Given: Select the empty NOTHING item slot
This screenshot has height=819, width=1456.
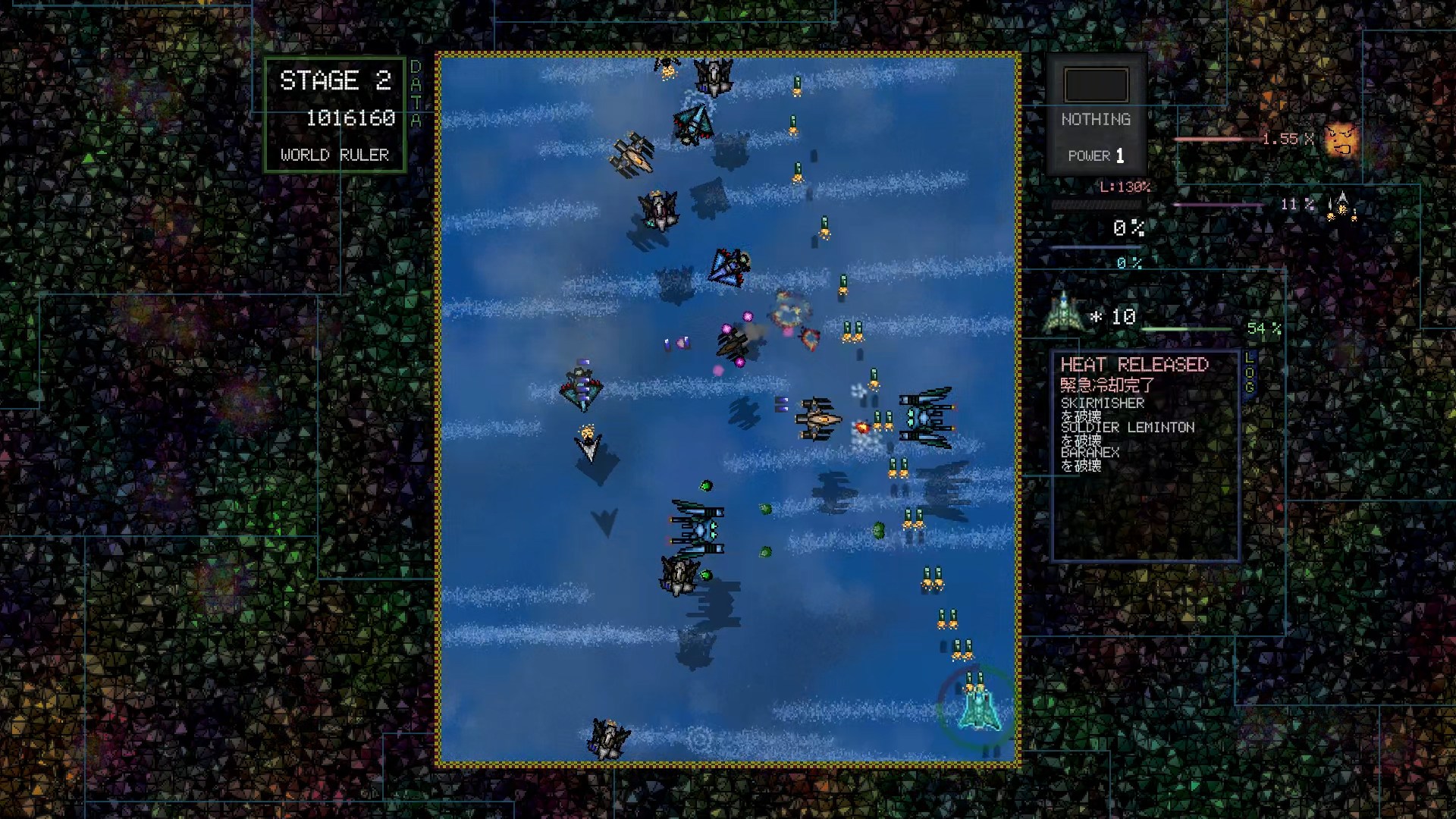Looking at the screenshot, I should pos(1096,85).
